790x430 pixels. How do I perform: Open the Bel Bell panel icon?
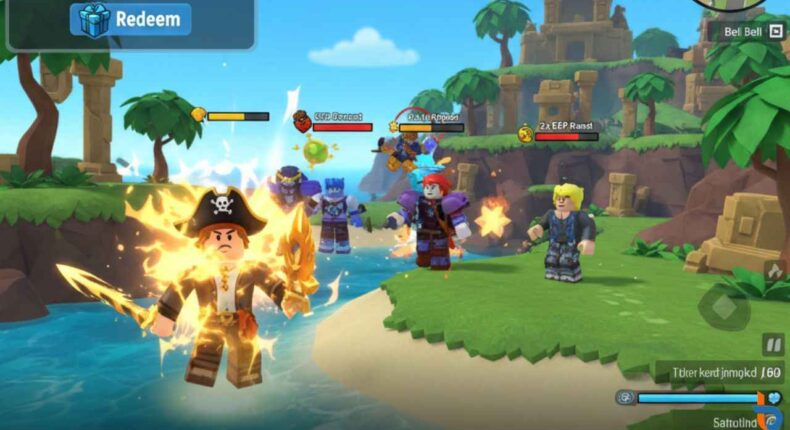[x=775, y=31]
